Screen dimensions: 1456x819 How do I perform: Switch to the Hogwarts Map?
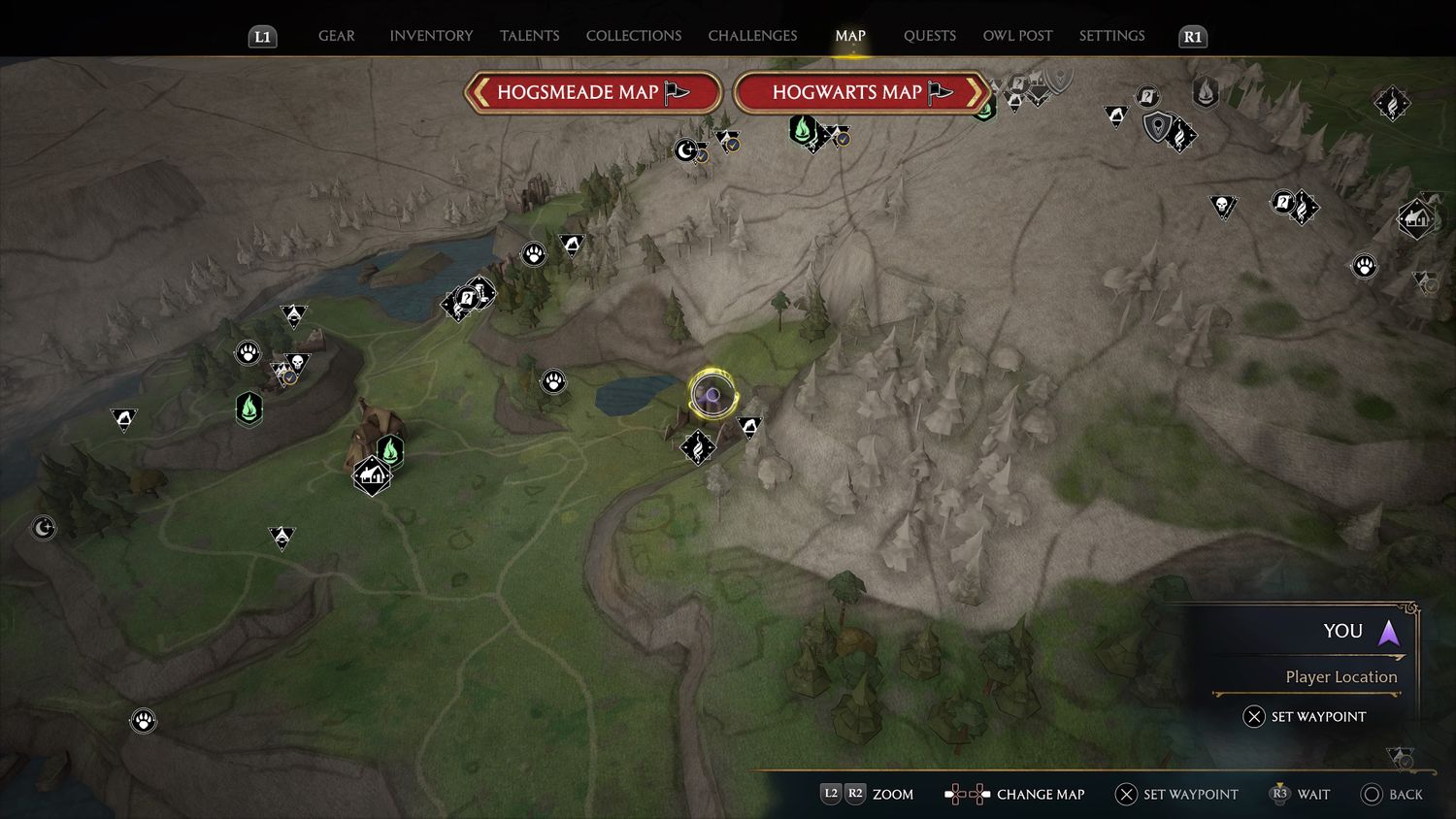coord(862,93)
